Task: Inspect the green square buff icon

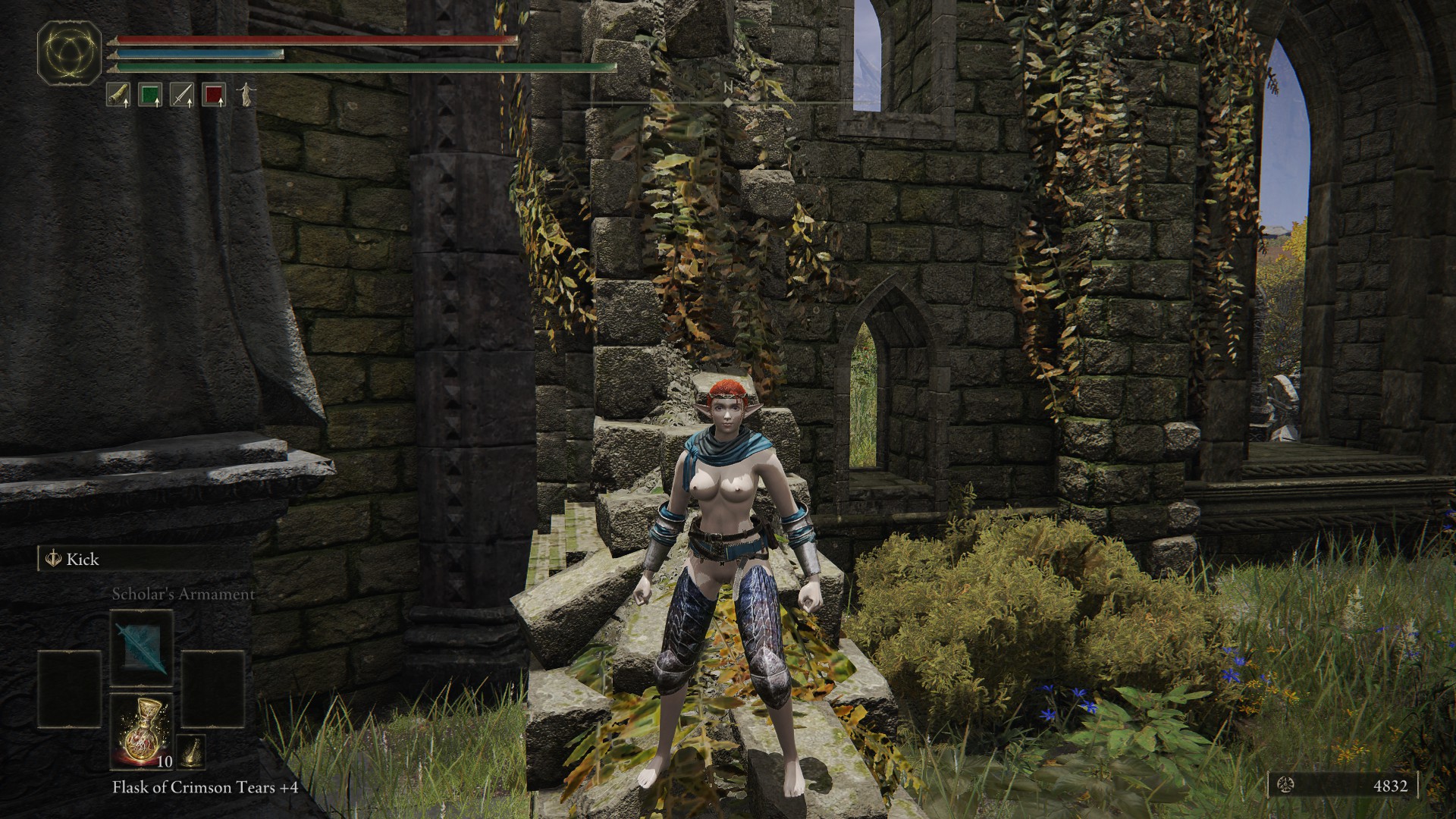Action: click(x=150, y=95)
